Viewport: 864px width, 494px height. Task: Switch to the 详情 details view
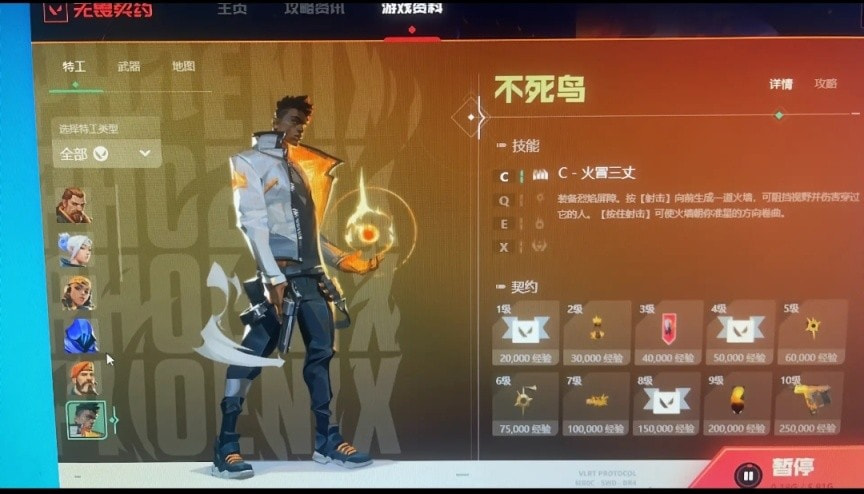781,84
